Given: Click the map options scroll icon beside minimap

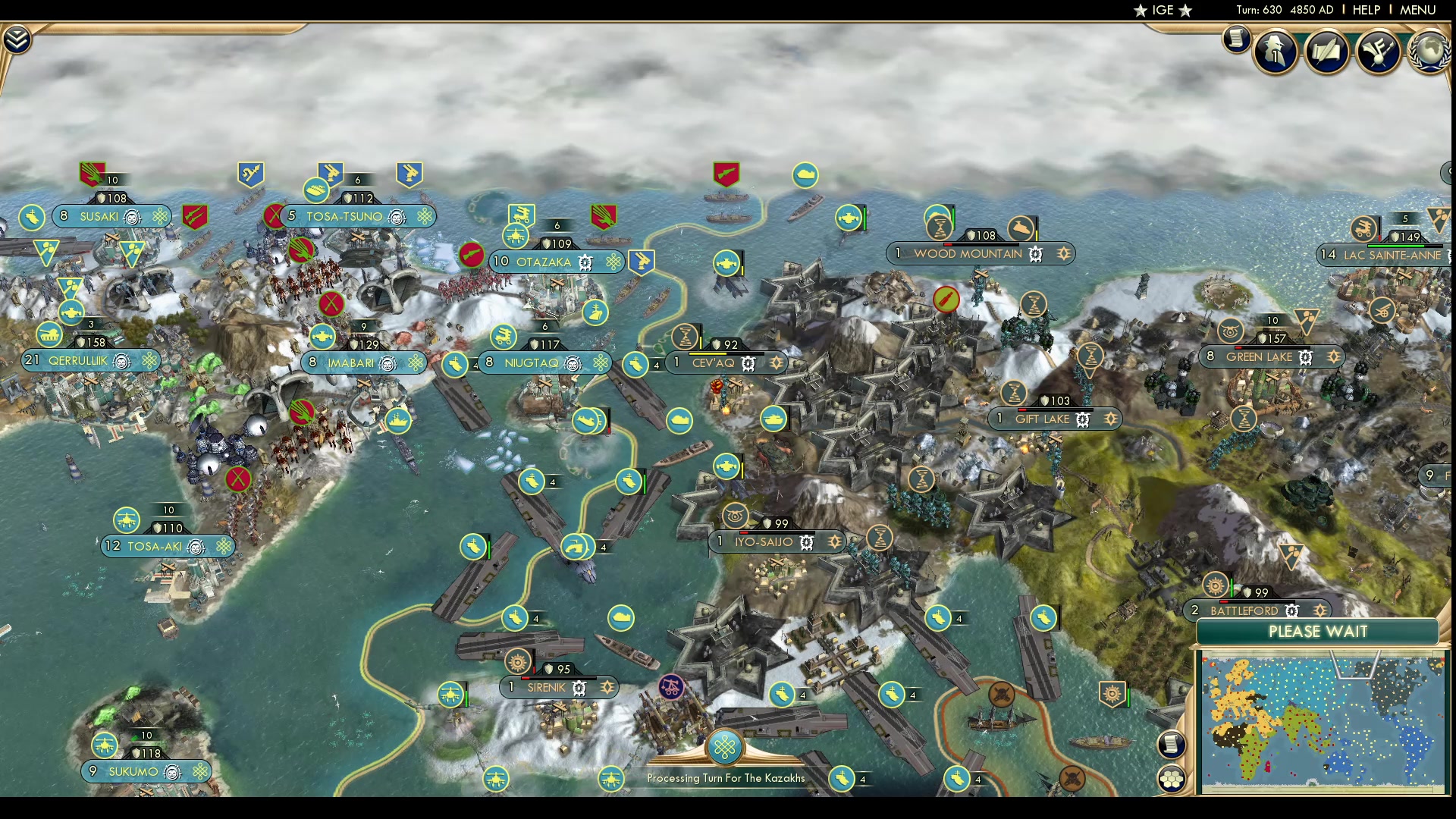Looking at the screenshot, I should [1172, 745].
